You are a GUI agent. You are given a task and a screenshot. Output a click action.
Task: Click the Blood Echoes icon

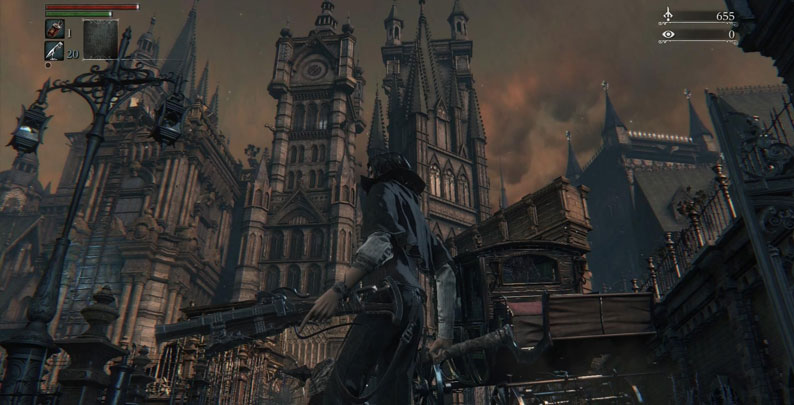pyautogui.click(x=668, y=16)
